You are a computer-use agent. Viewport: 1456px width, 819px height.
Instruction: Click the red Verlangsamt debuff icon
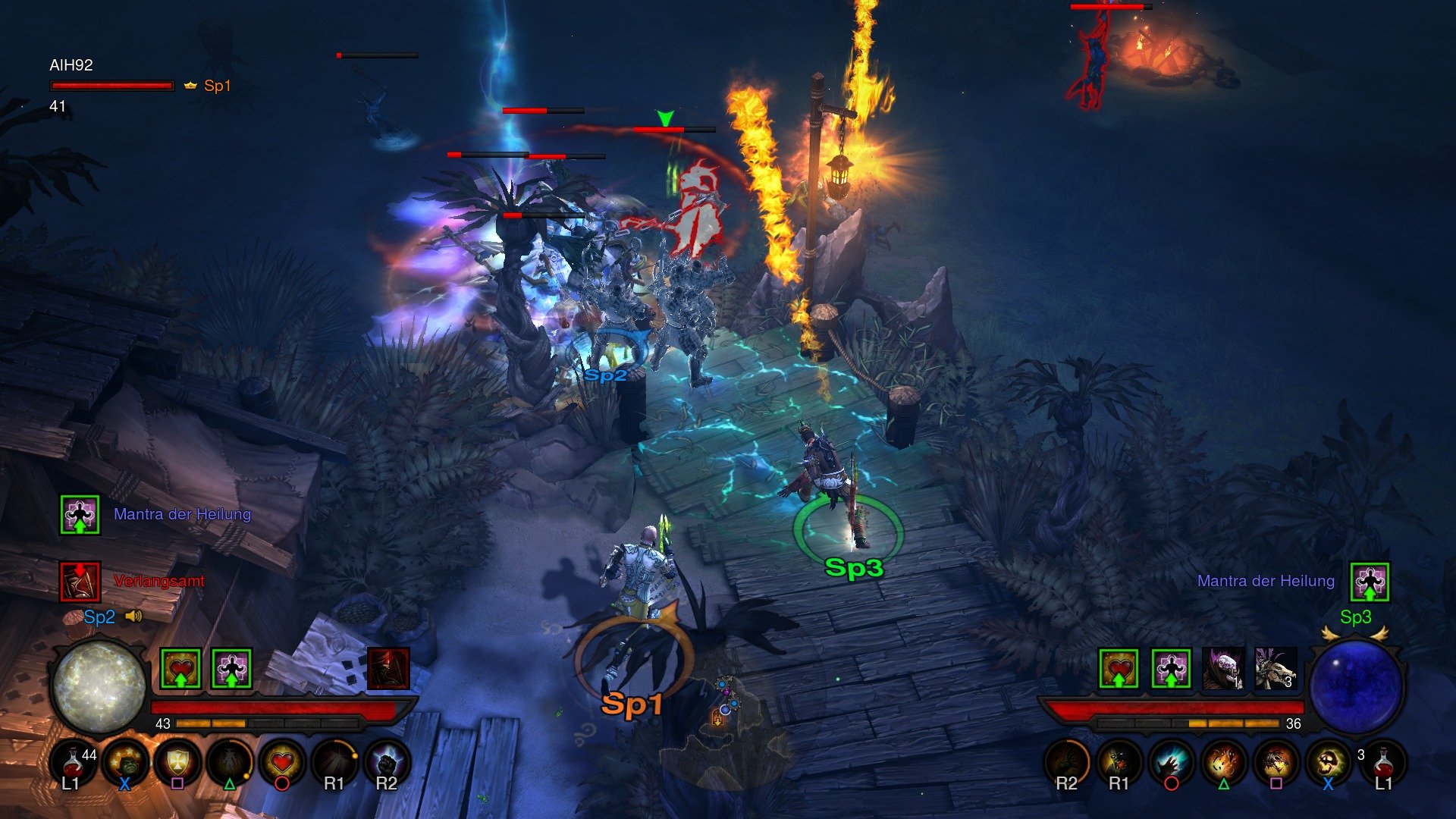81,582
